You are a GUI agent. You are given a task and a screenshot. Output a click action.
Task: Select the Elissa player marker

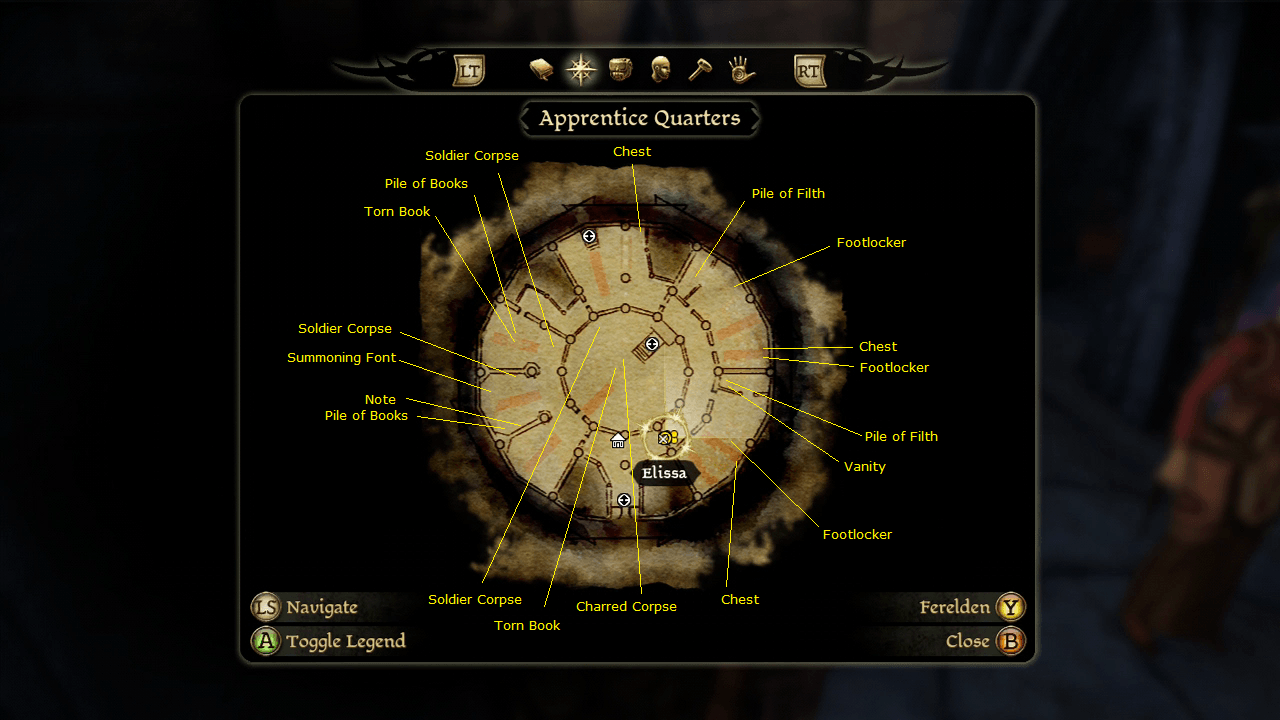tap(666, 438)
